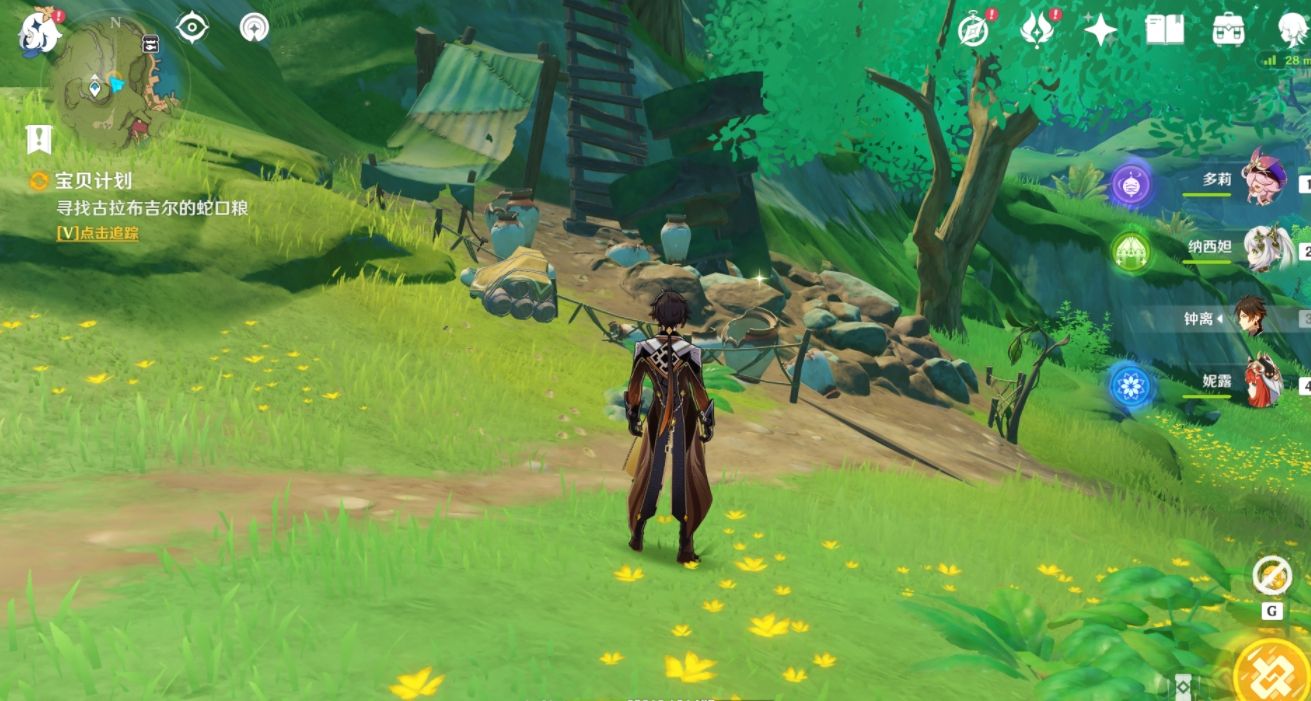Open the signal-star icon next to the eye
Image resolution: width=1311 pixels, height=701 pixels.
[254, 27]
